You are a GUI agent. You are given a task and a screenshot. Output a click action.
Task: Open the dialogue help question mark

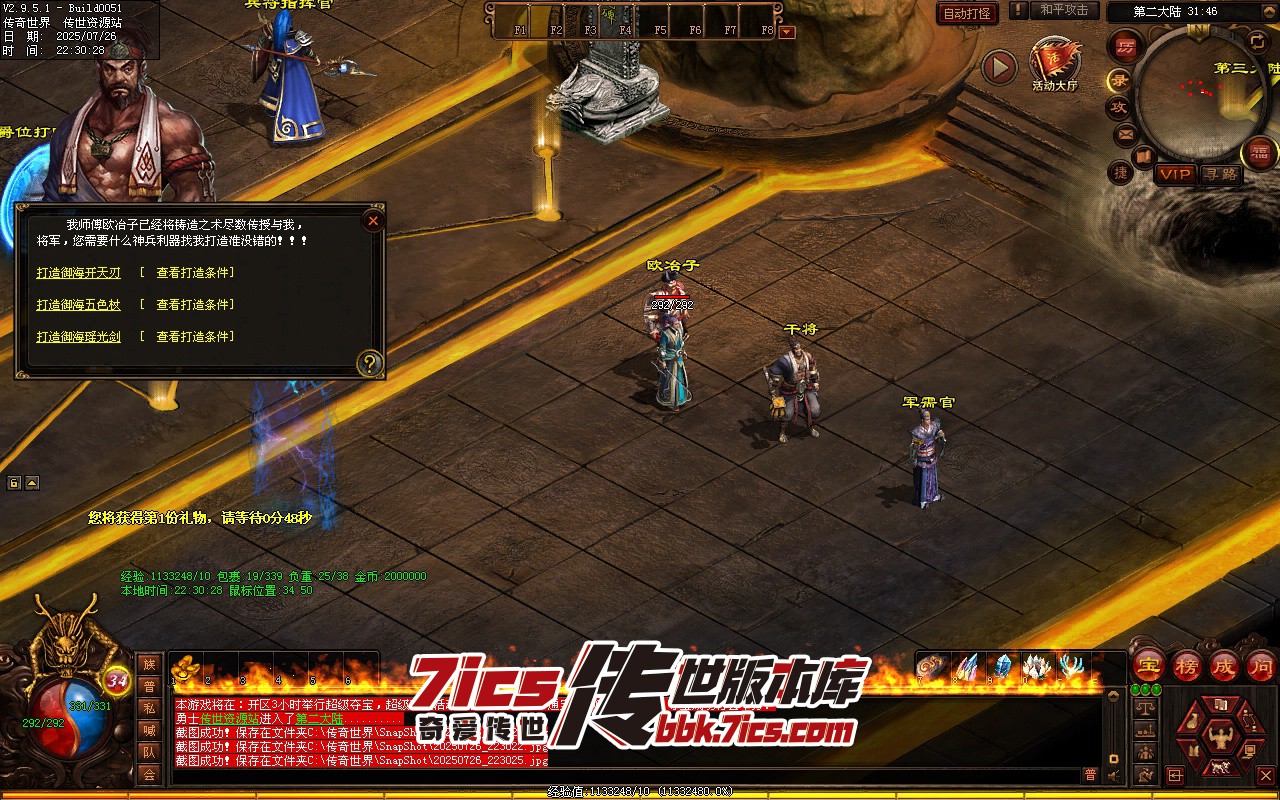[370, 363]
